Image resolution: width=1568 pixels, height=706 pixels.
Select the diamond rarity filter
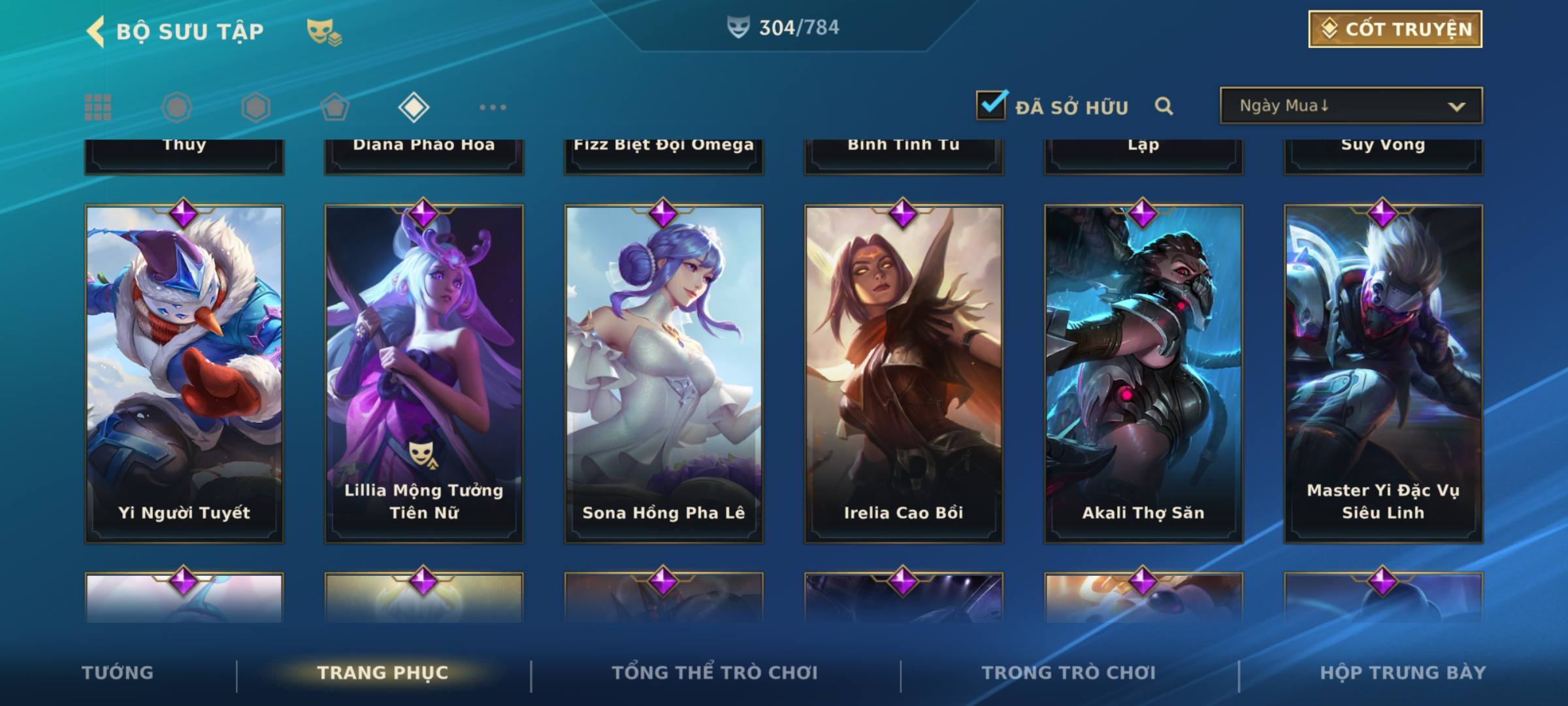click(414, 107)
